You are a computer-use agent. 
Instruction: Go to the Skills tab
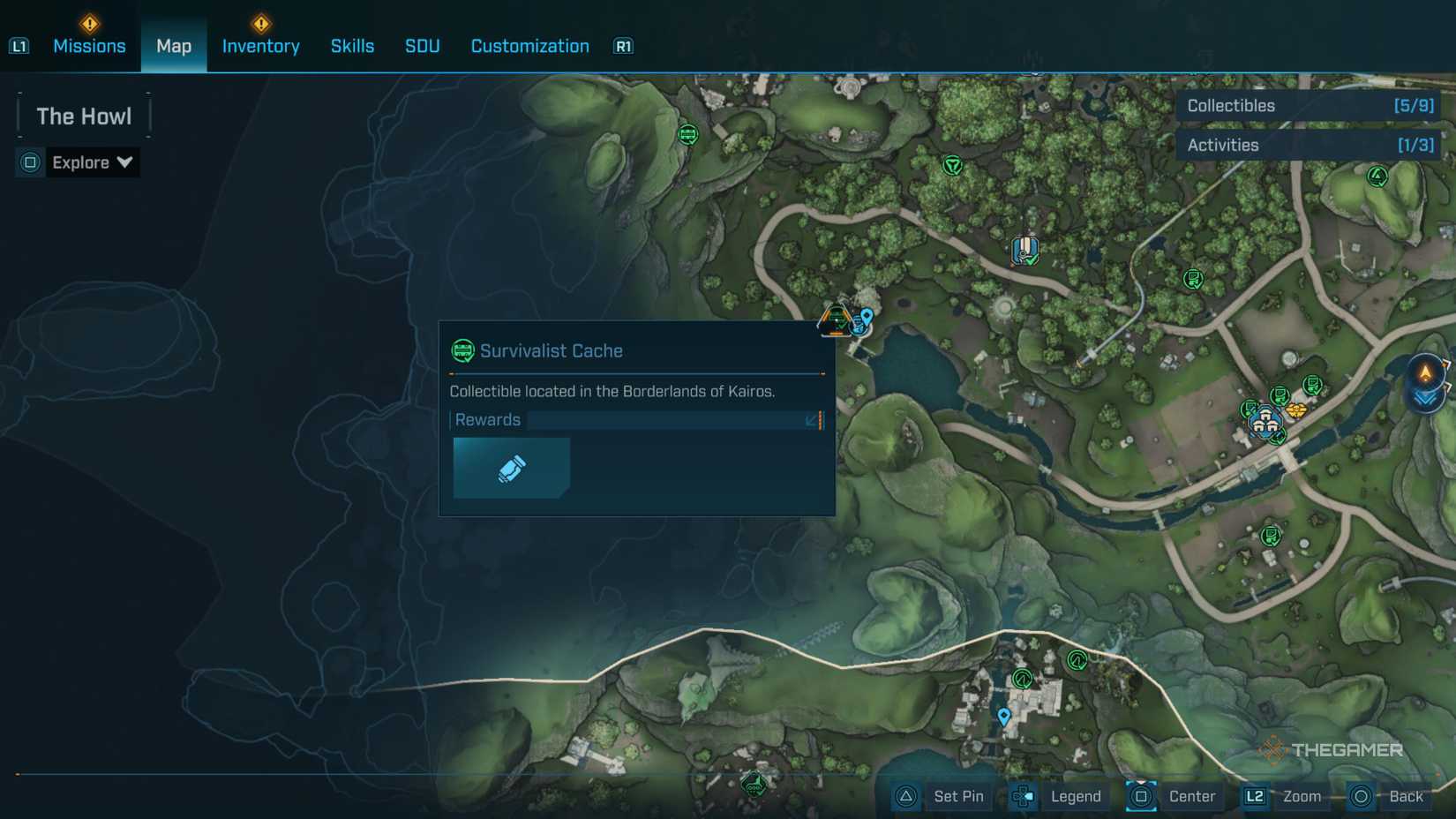(352, 46)
